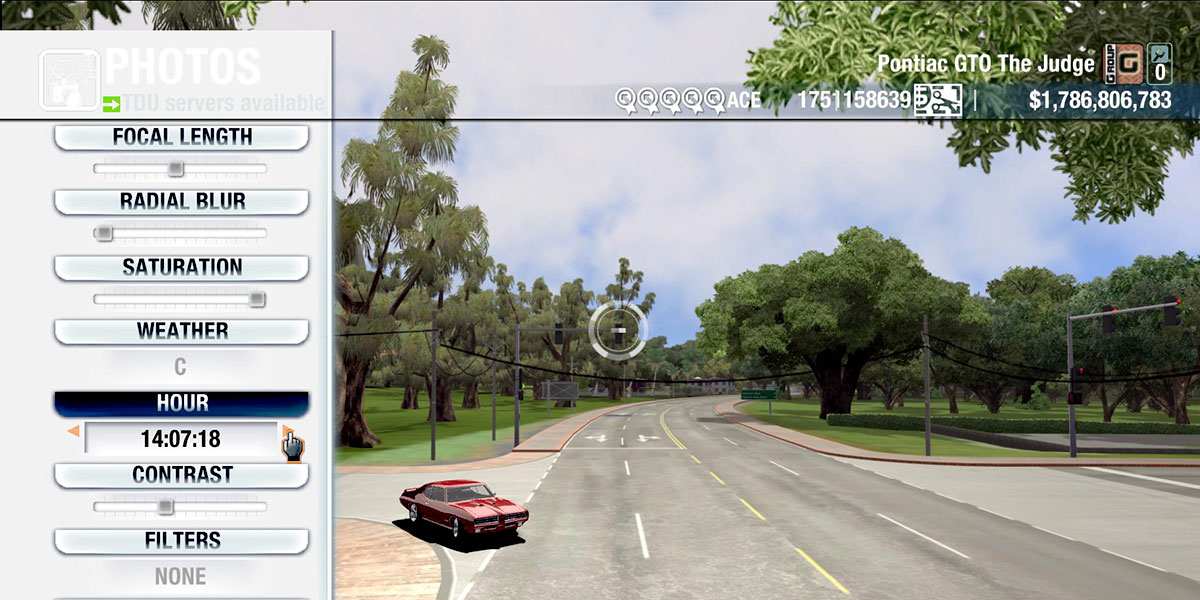
Task: Click the Photos camera icon
Action: pos(69,79)
